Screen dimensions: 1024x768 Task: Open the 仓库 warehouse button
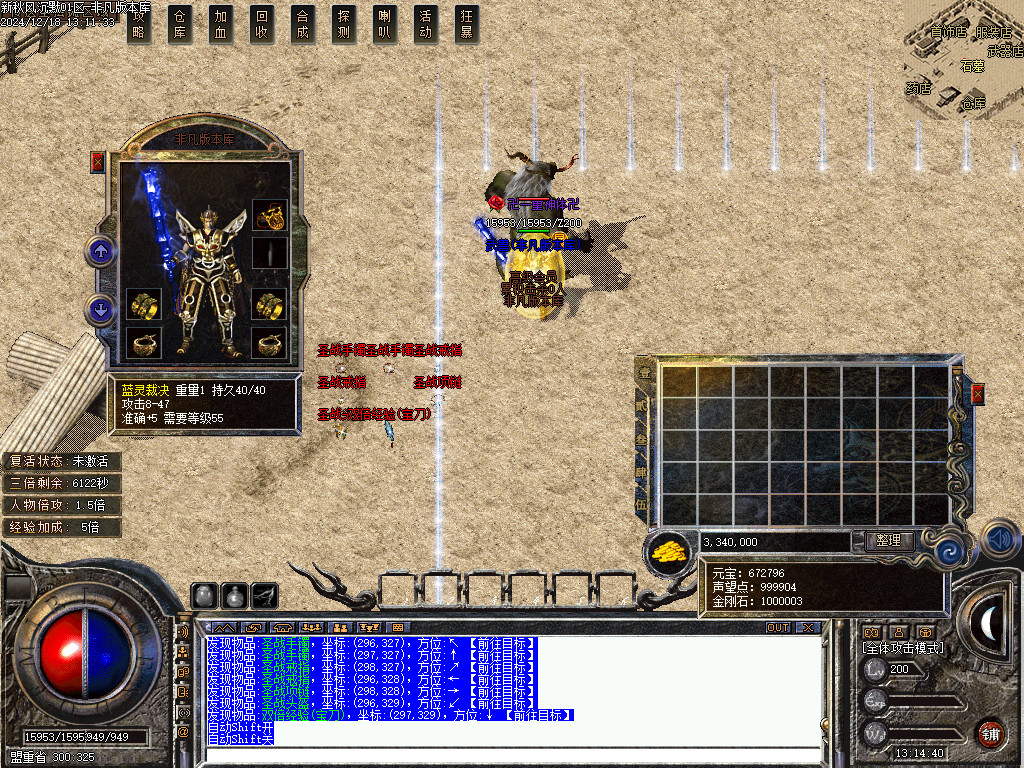(x=180, y=24)
